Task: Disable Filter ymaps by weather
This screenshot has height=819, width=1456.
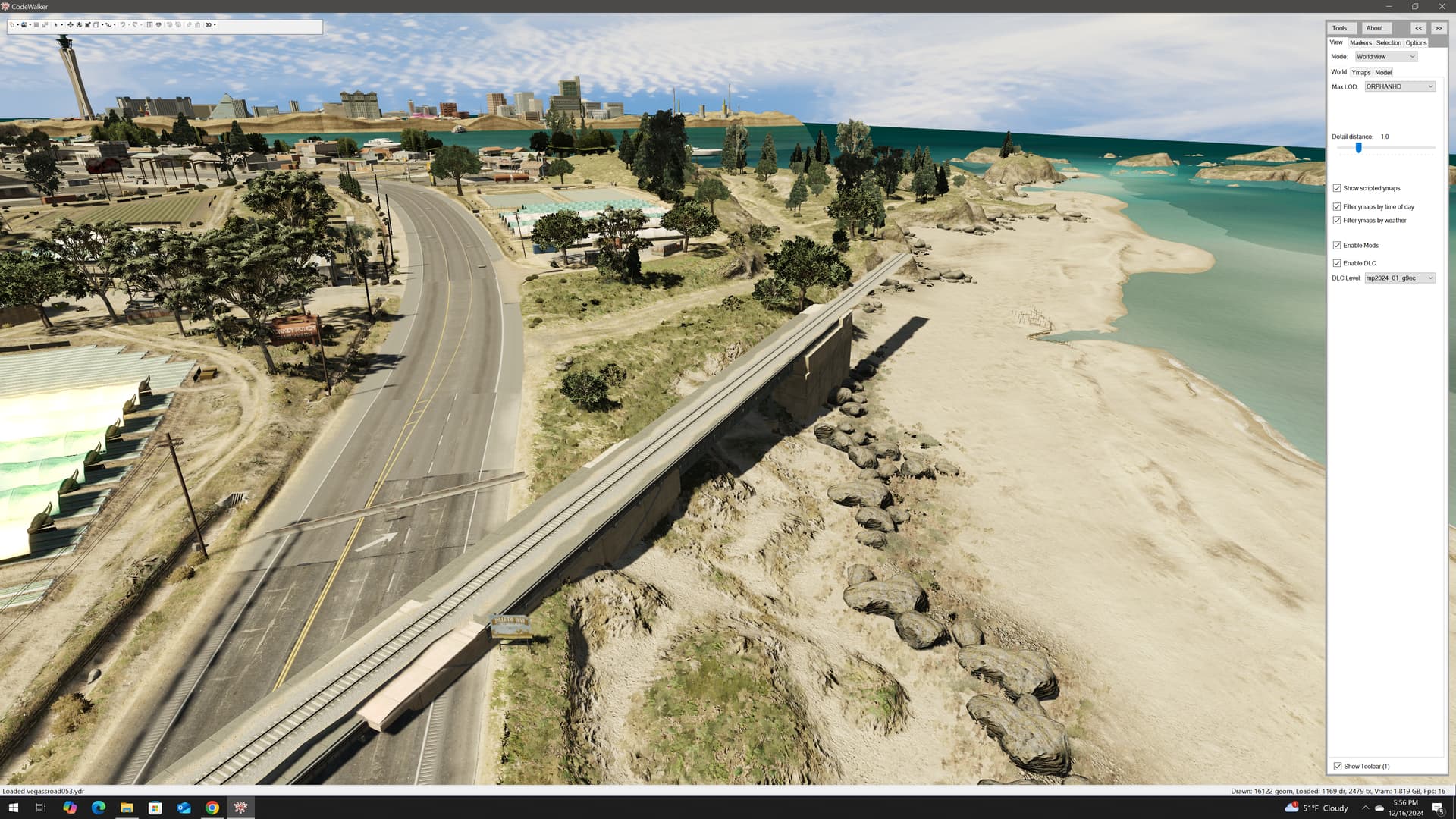Action: 1338,220
